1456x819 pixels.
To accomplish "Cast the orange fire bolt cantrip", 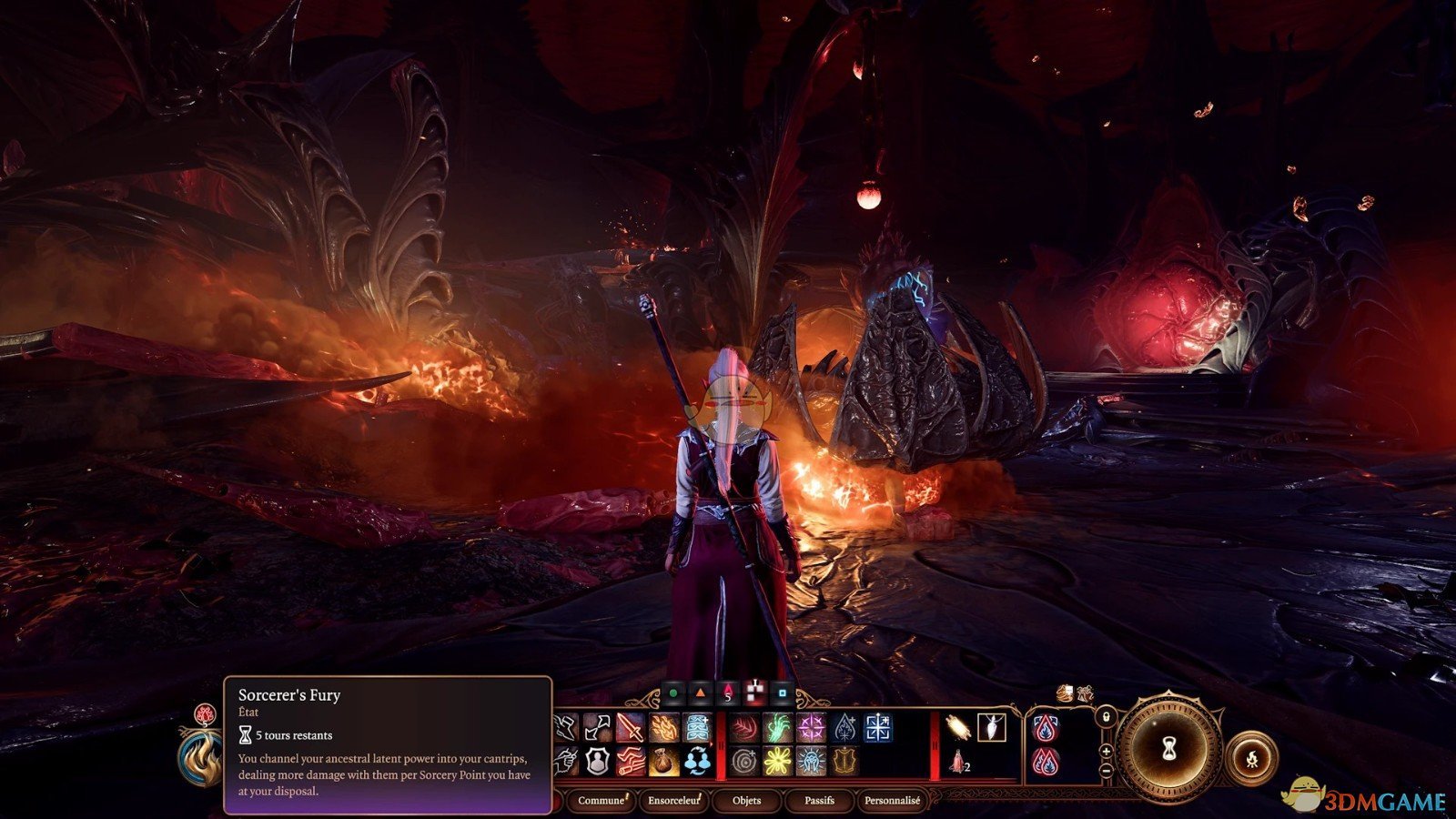I will click(663, 728).
